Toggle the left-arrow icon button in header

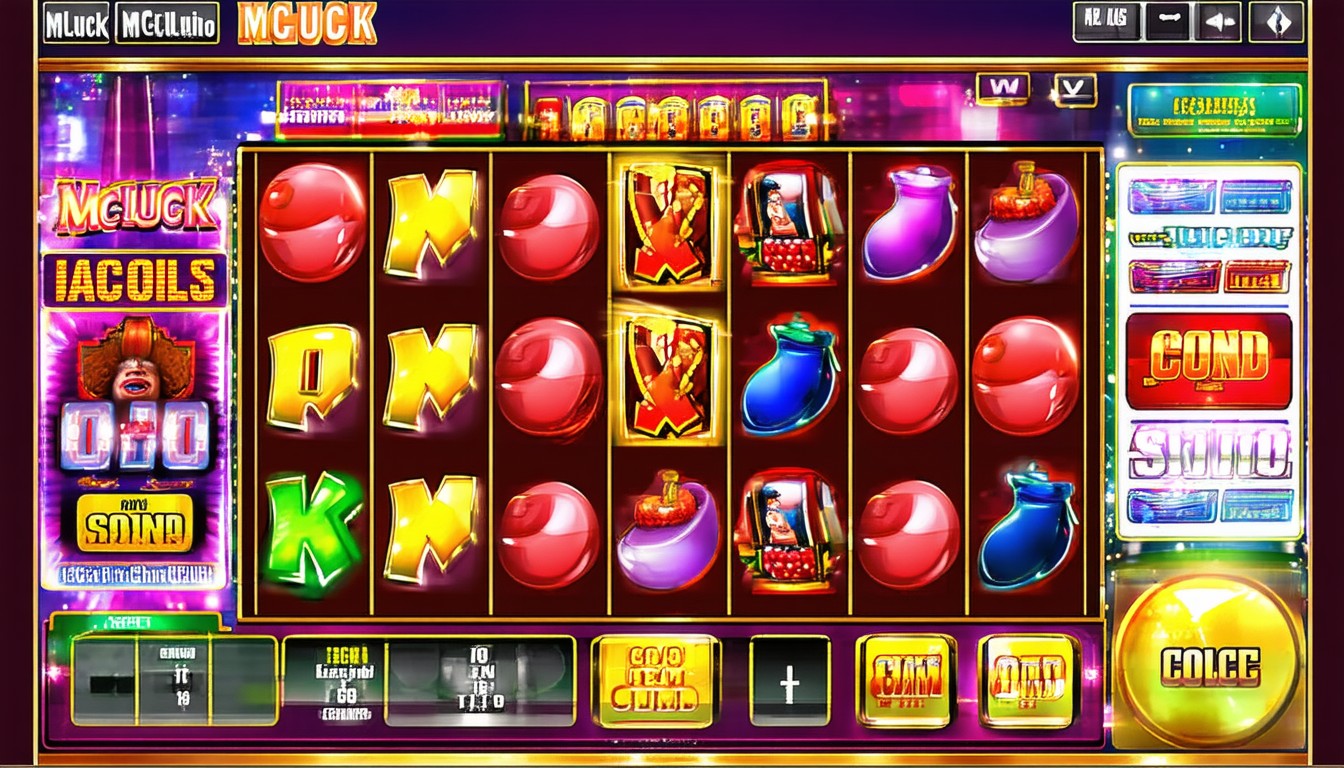pos(1217,22)
